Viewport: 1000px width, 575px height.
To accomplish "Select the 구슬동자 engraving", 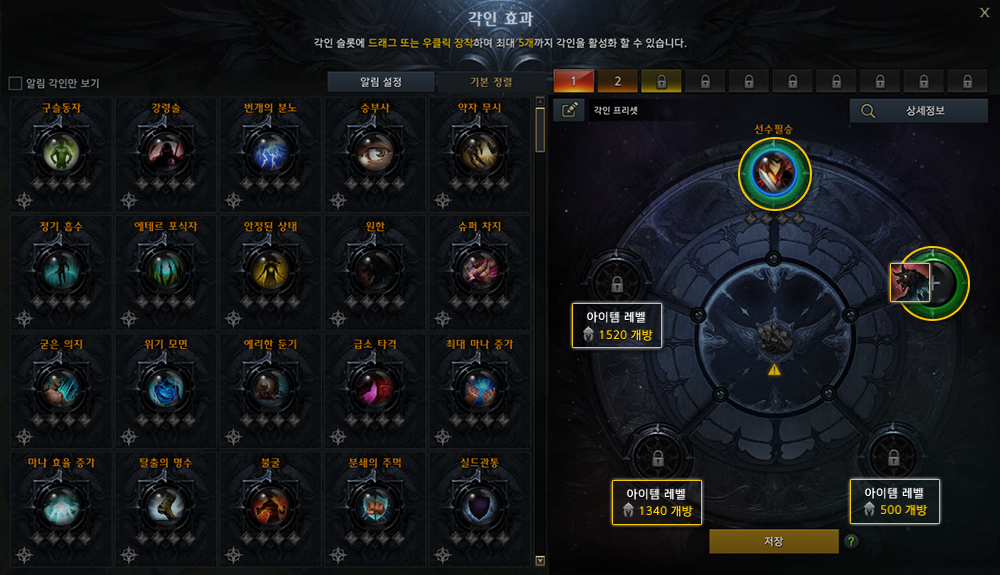I will [x=62, y=152].
